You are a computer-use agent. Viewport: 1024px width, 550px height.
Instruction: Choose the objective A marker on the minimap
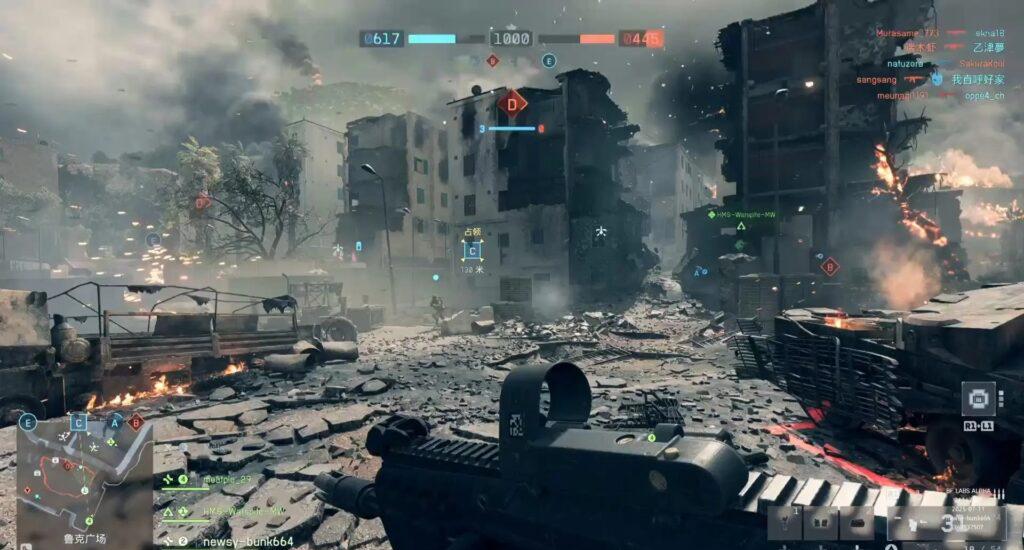tap(115, 422)
